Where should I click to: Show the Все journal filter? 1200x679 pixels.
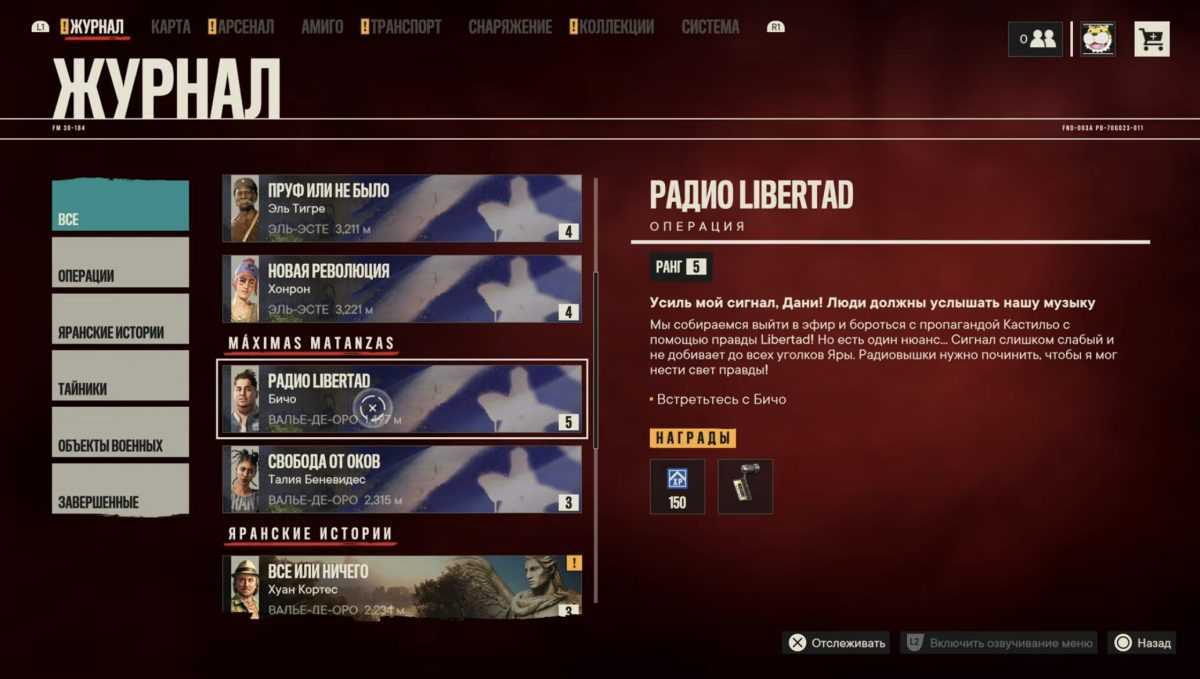[x=120, y=207]
